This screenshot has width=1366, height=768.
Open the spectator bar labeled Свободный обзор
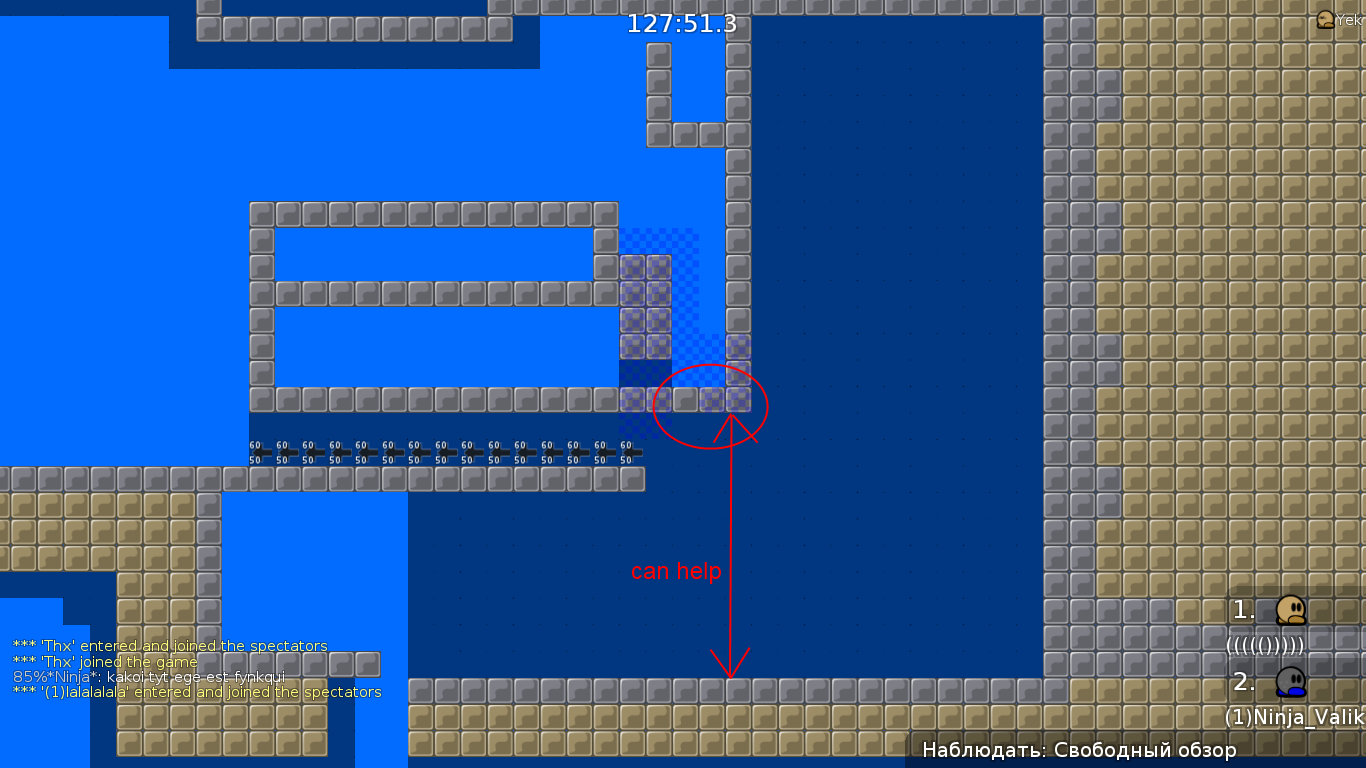(x=1080, y=748)
